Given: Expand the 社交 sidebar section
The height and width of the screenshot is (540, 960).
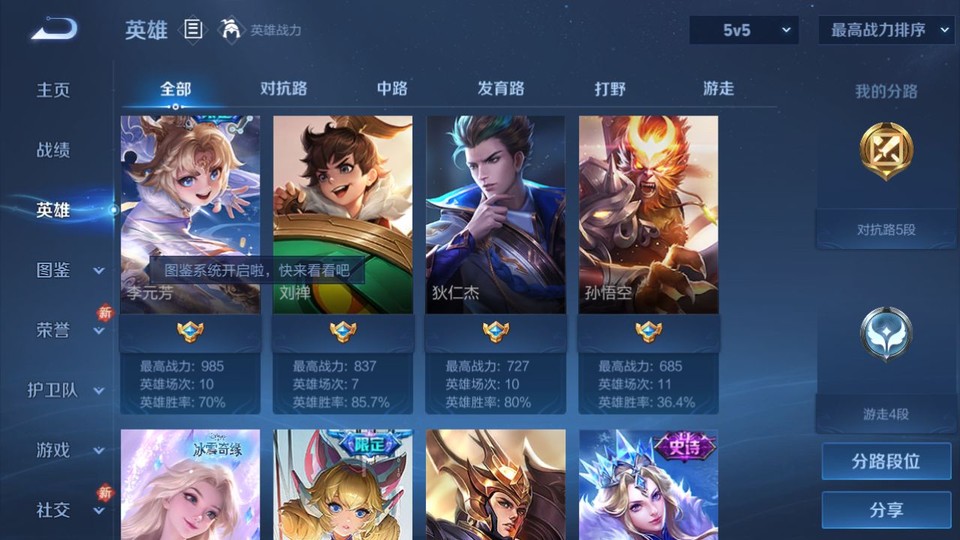Looking at the screenshot, I should 68,510.
